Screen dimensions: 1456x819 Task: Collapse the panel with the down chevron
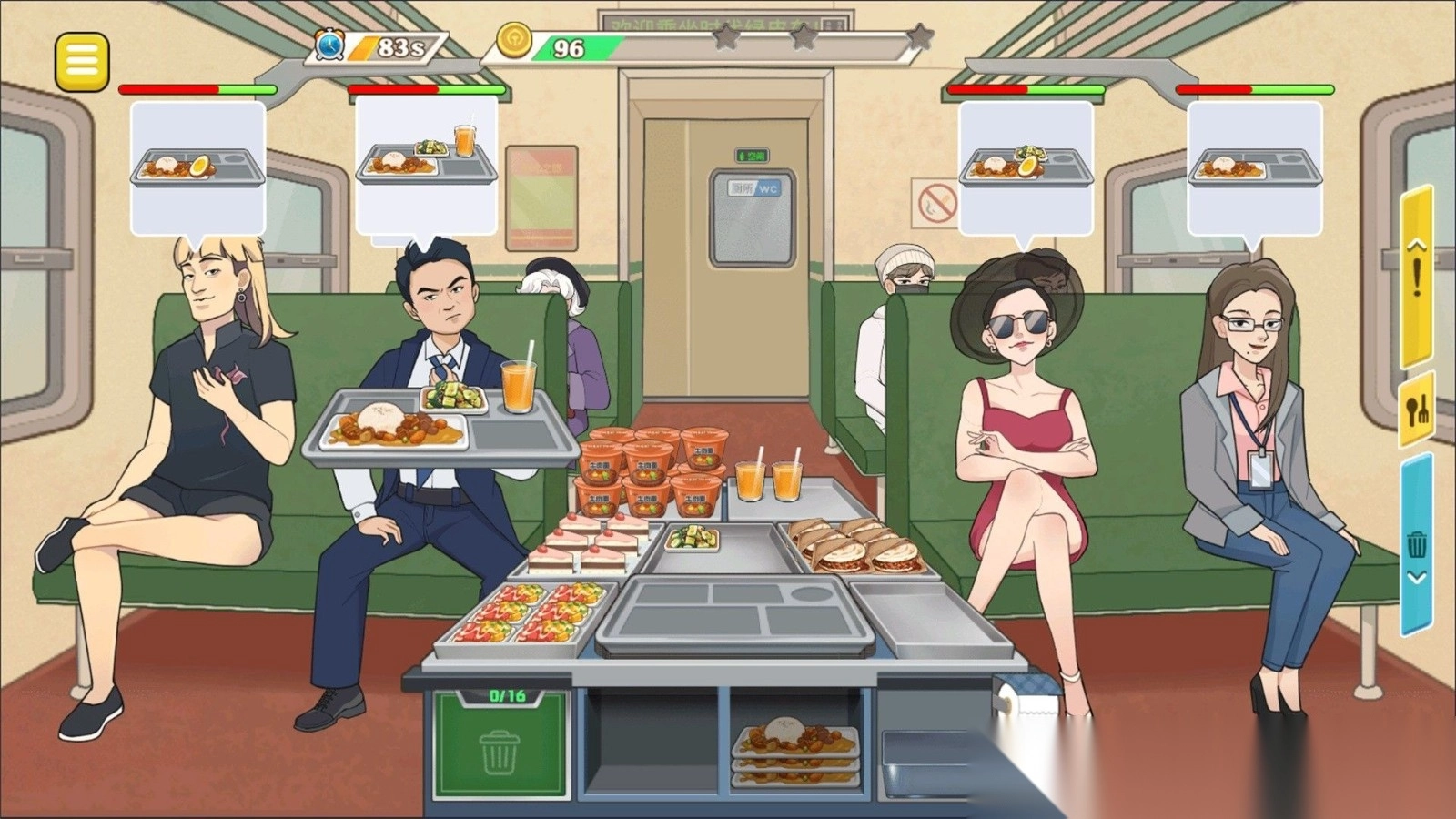[x=1416, y=576]
